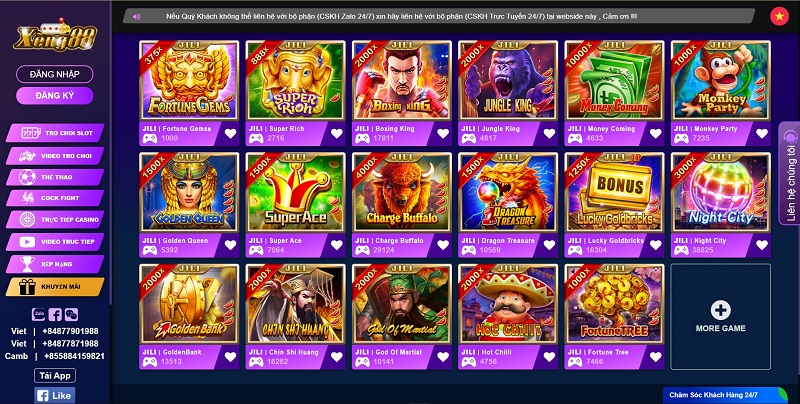Switch language using the Vietnam flag icon
800x404 pixels.
point(778,16)
